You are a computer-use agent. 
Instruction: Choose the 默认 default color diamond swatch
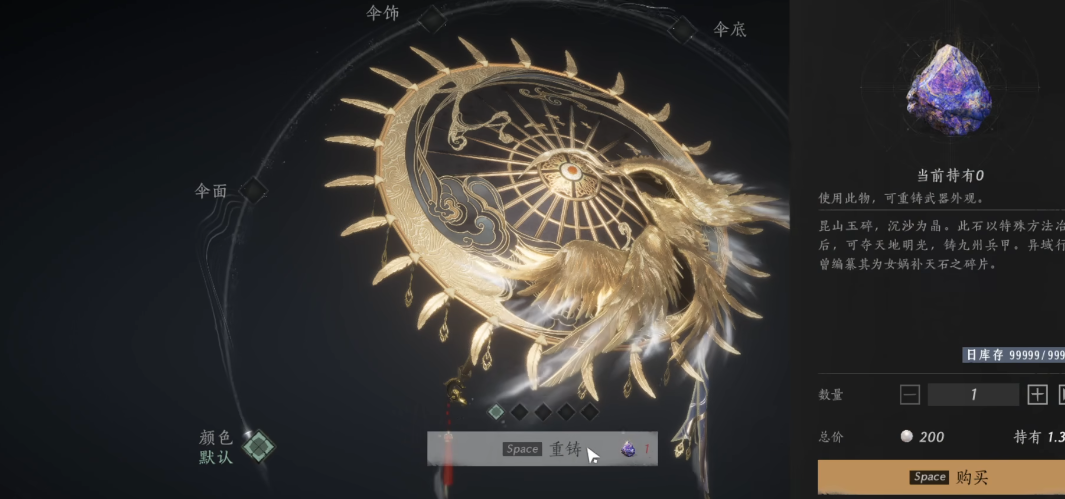[259, 446]
